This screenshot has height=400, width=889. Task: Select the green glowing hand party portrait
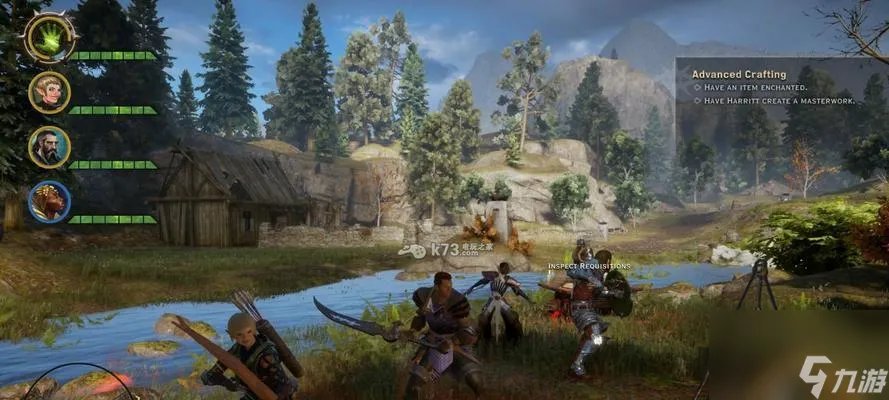click(48, 36)
